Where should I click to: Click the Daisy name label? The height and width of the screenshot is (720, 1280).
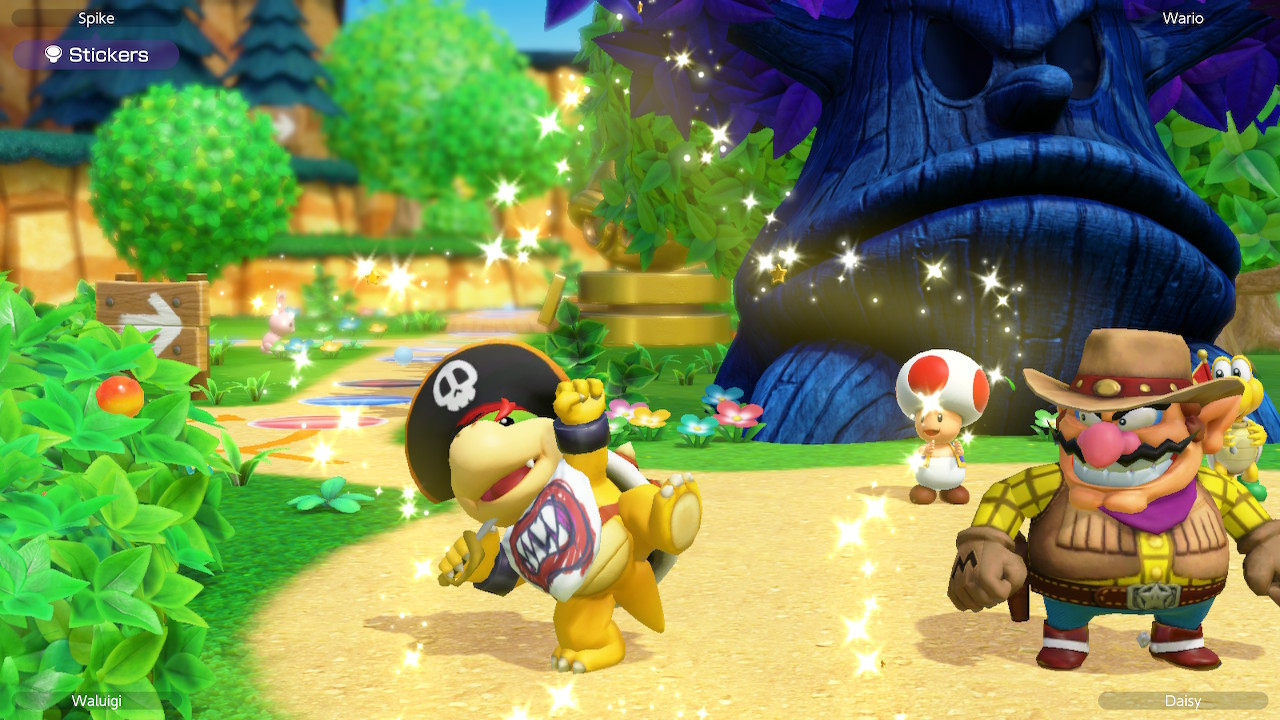1183,703
